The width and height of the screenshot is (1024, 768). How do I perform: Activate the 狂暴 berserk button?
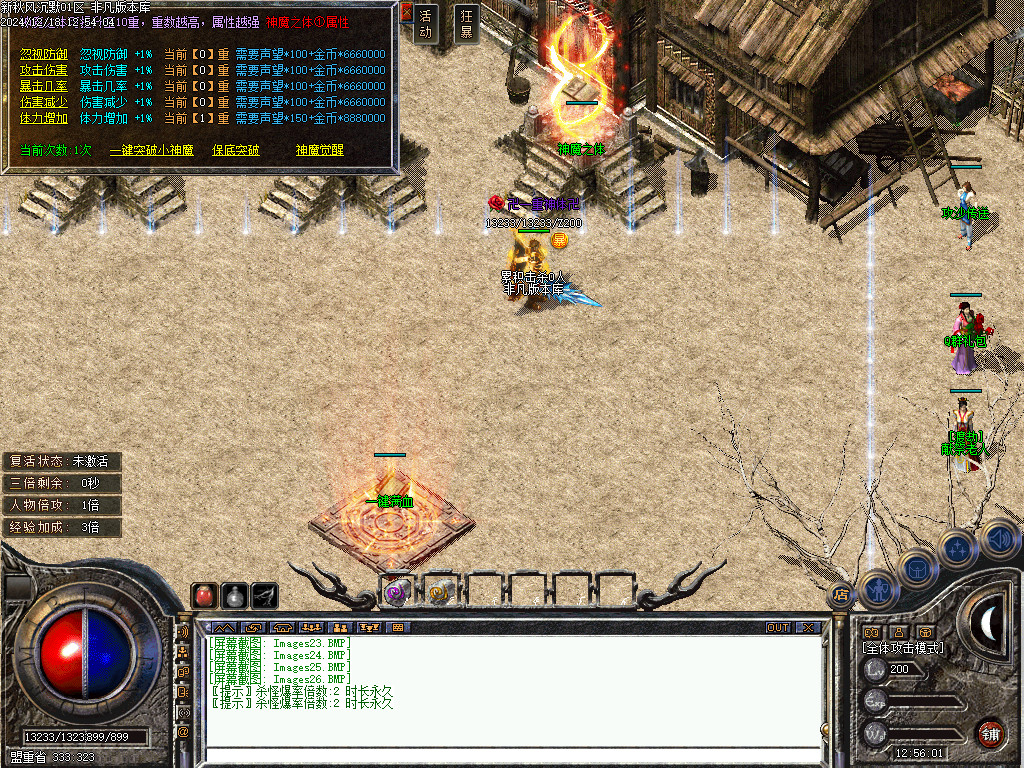pyautogui.click(x=466, y=23)
